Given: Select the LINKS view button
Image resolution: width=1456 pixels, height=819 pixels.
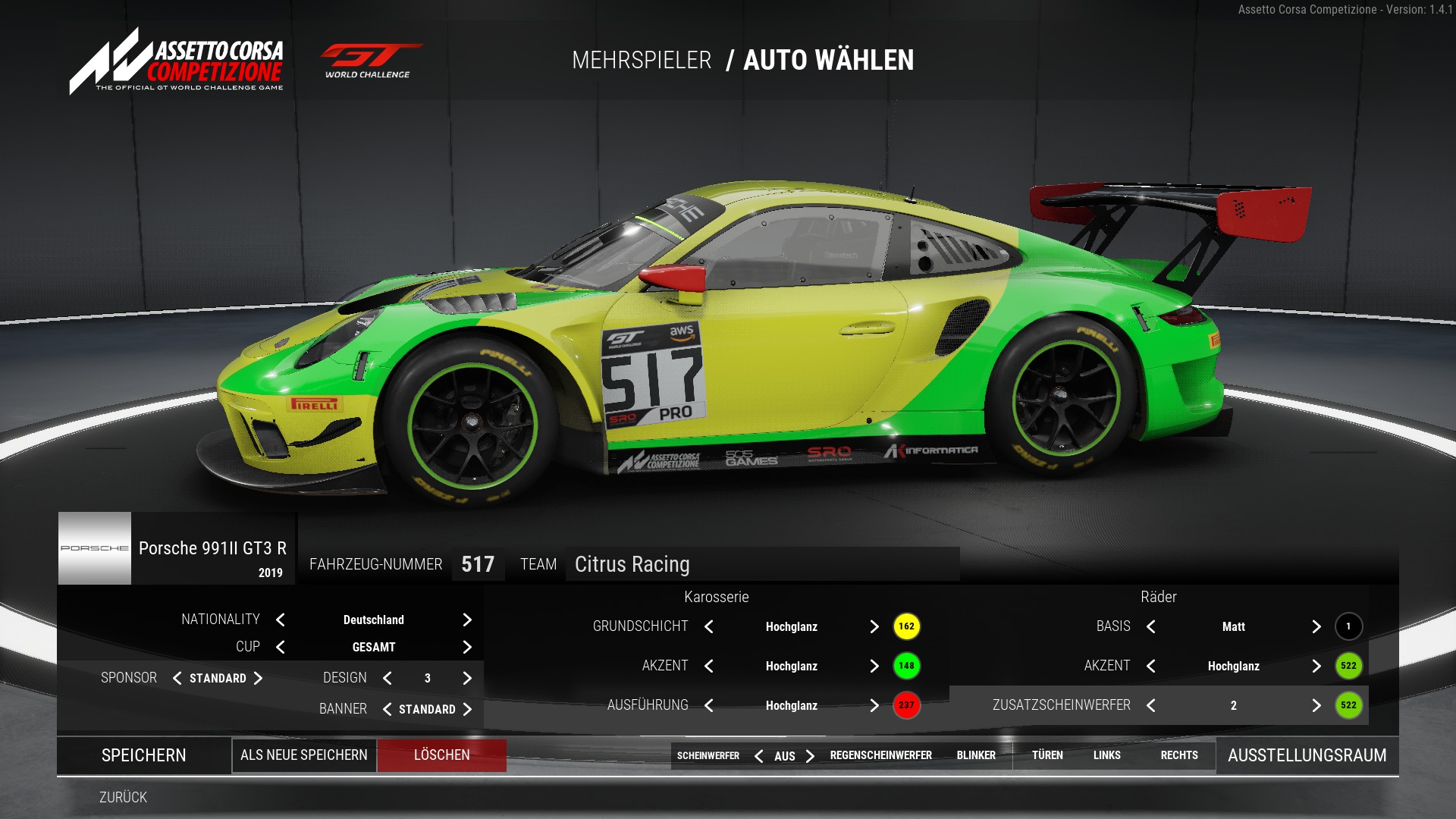Looking at the screenshot, I should [1106, 755].
